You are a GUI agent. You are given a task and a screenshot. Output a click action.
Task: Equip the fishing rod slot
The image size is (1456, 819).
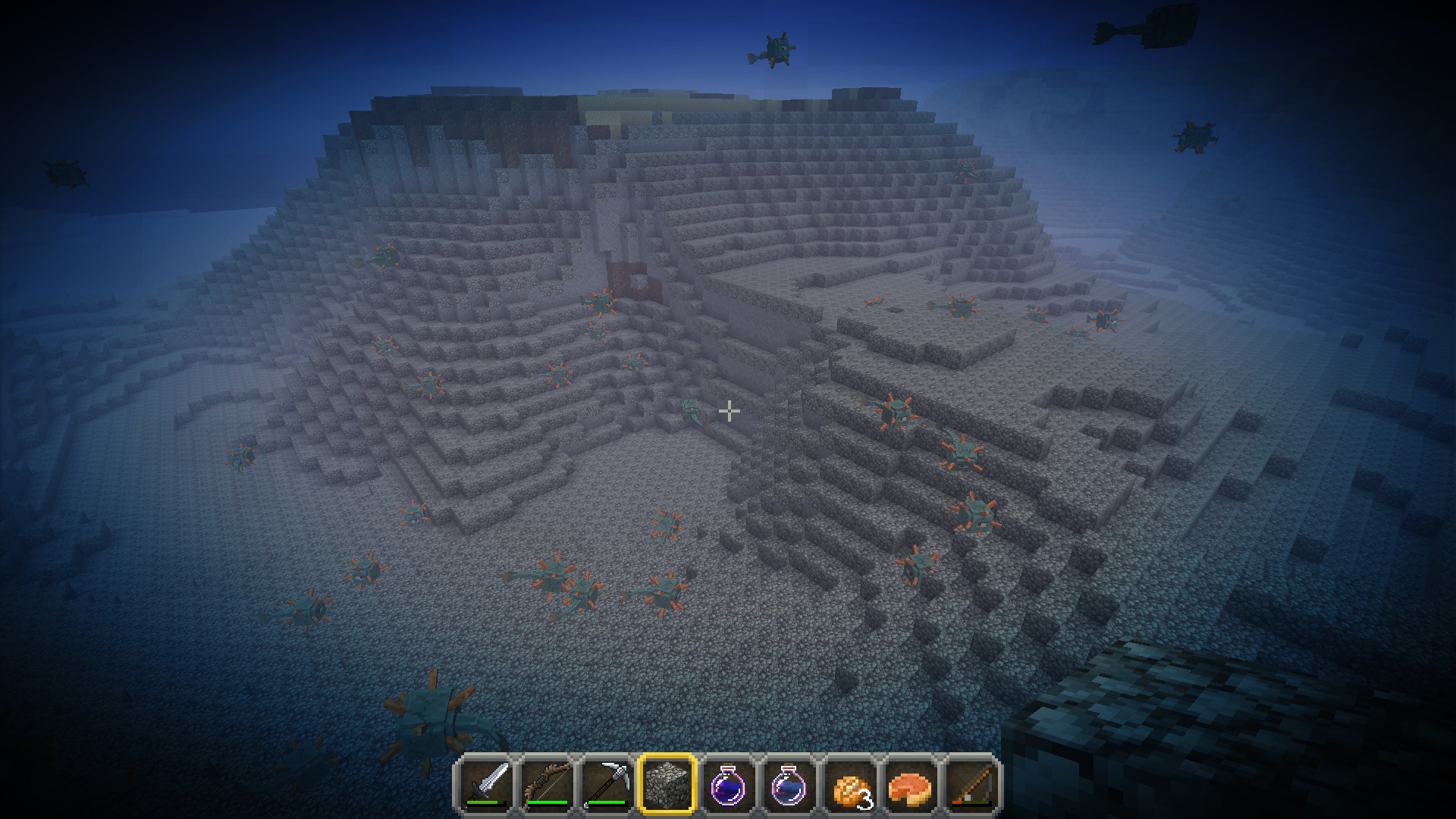[x=971, y=784]
